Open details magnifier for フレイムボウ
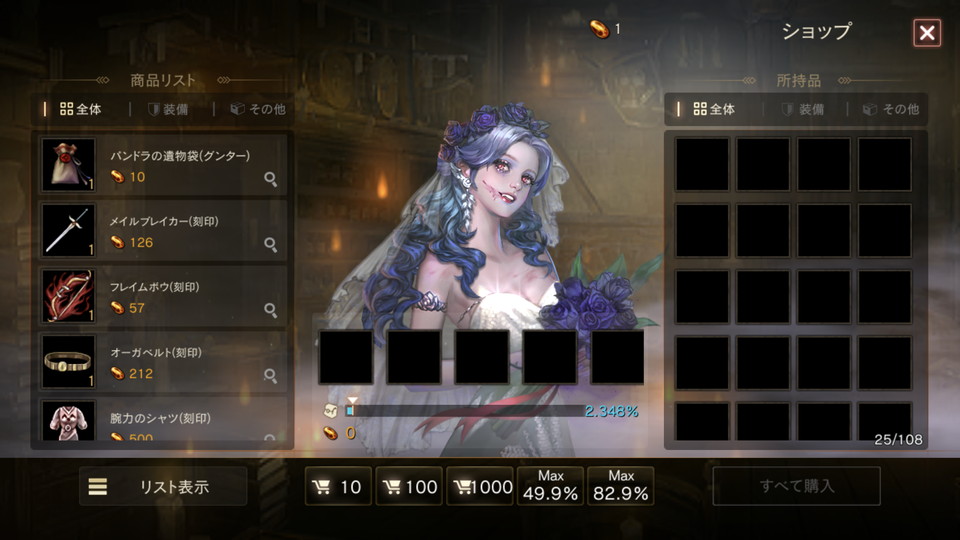 pos(270,310)
